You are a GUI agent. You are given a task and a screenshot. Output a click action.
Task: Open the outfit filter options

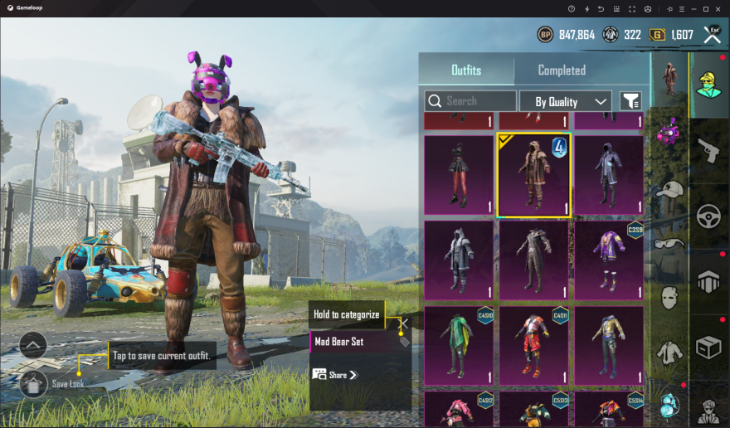pos(630,101)
